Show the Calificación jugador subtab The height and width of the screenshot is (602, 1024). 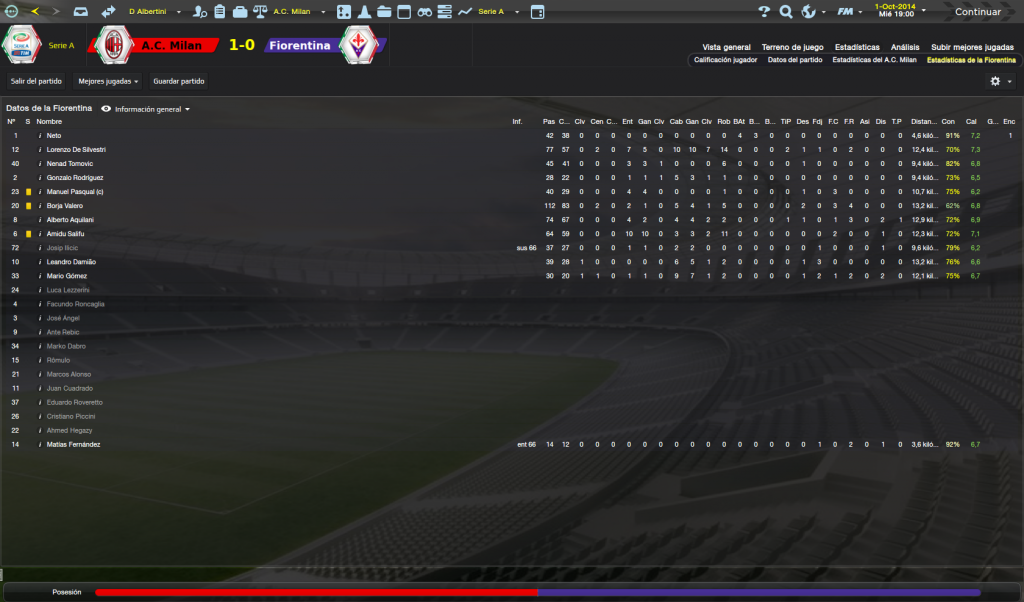(x=725, y=60)
